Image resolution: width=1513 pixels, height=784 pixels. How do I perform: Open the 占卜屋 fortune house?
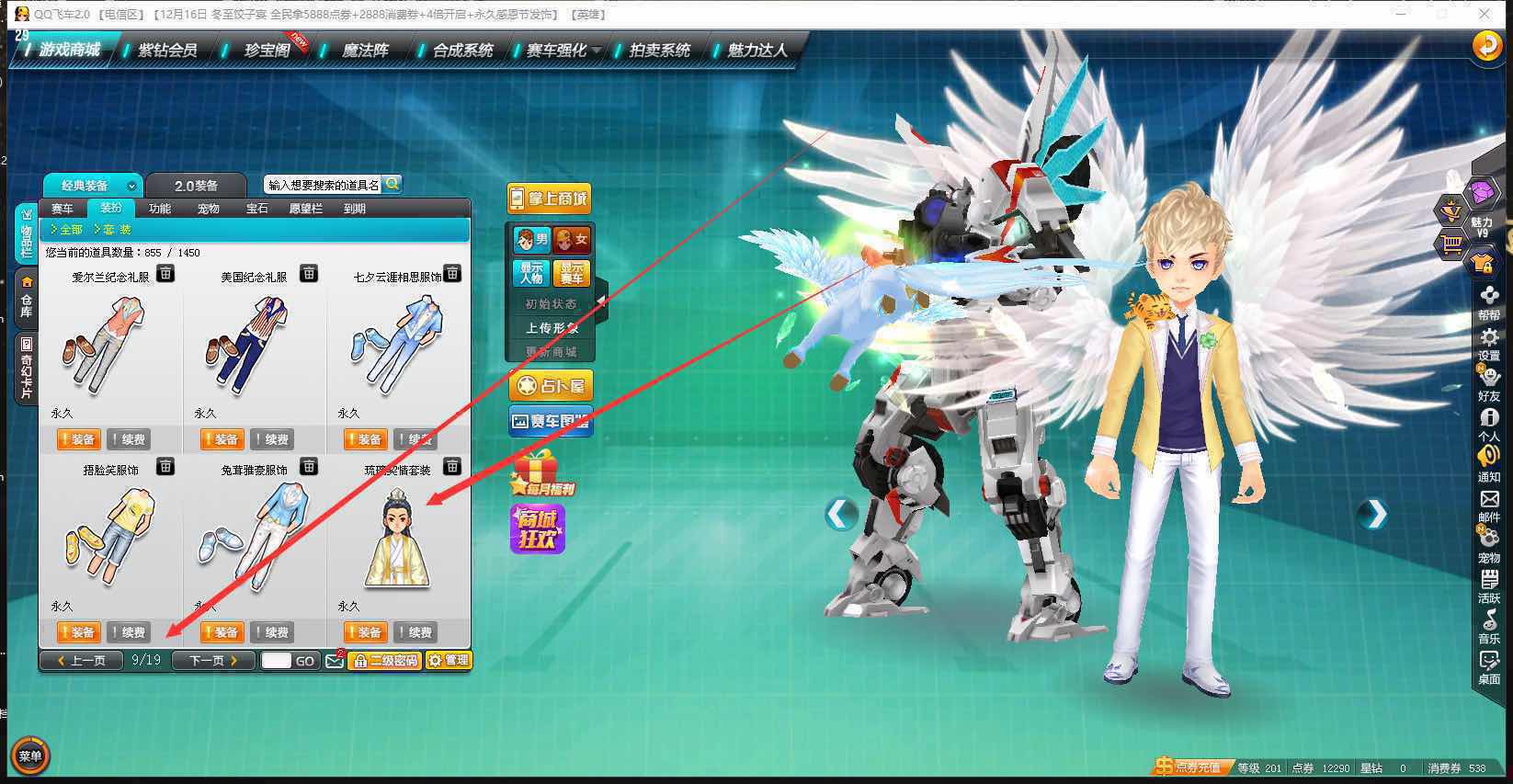(x=551, y=386)
